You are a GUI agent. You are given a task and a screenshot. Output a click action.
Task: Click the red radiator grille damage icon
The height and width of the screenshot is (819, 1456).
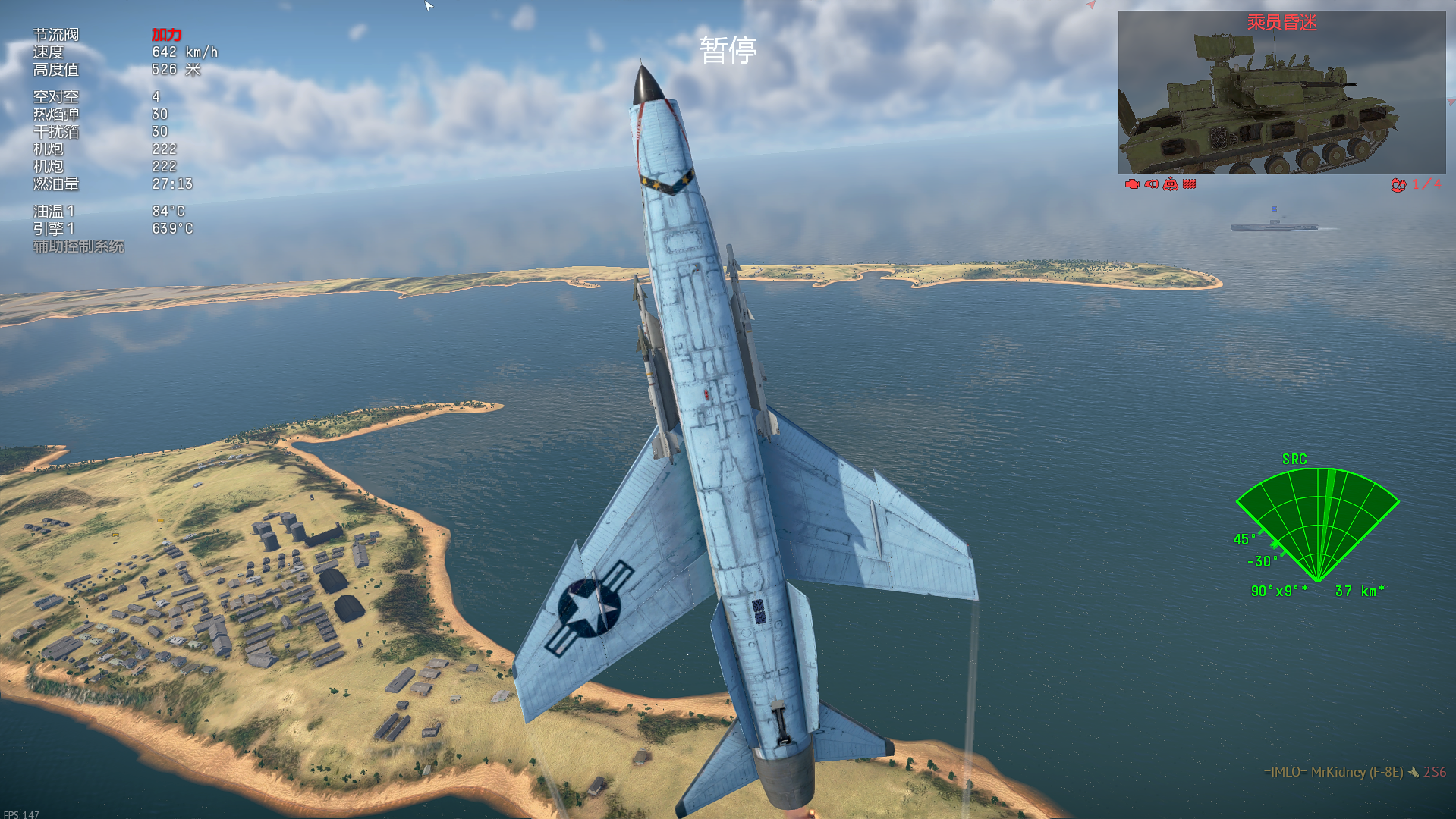[1190, 184]
